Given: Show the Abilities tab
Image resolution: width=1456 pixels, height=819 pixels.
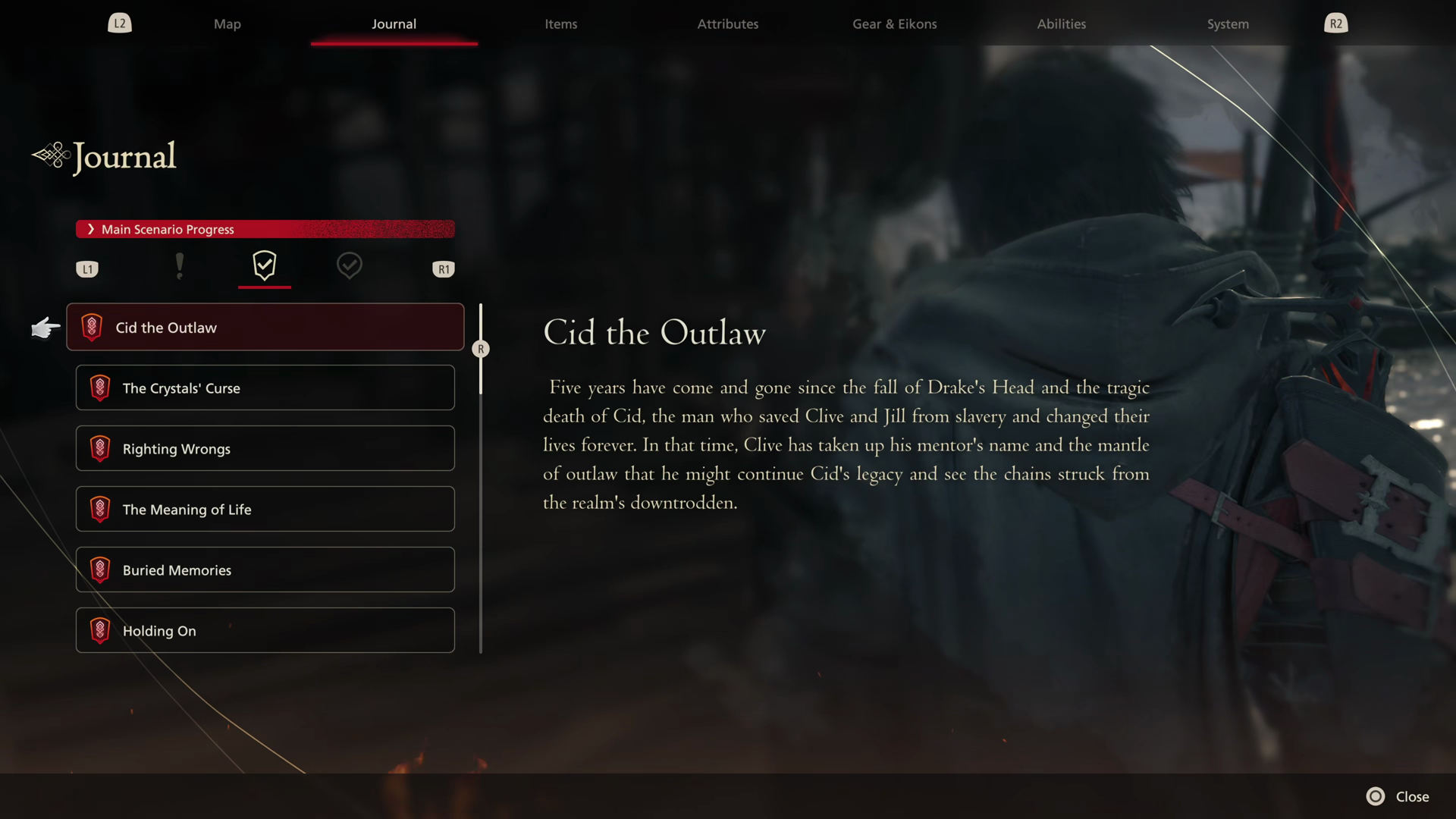Looking at the screenshot, I should 1061,24.
